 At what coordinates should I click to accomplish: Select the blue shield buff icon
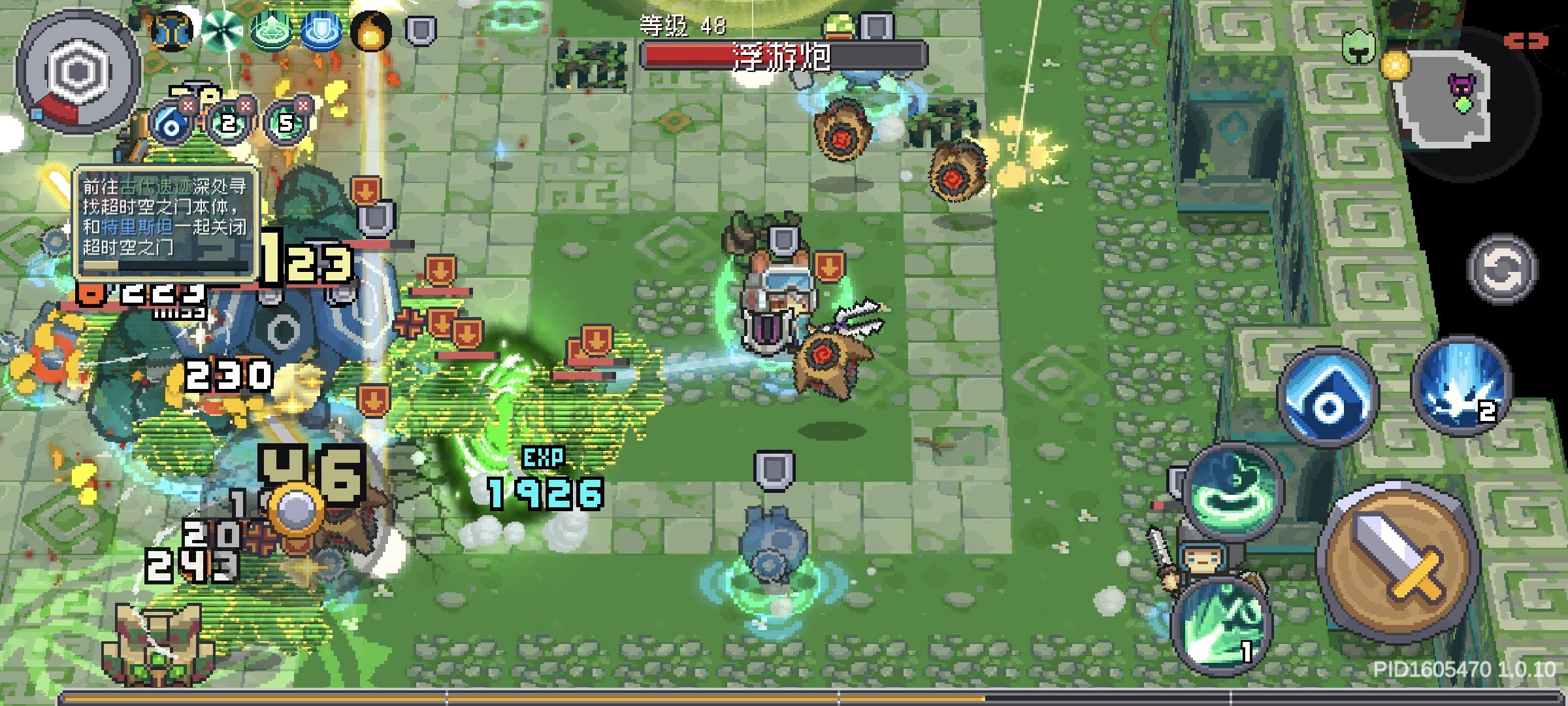coord(321,29)
